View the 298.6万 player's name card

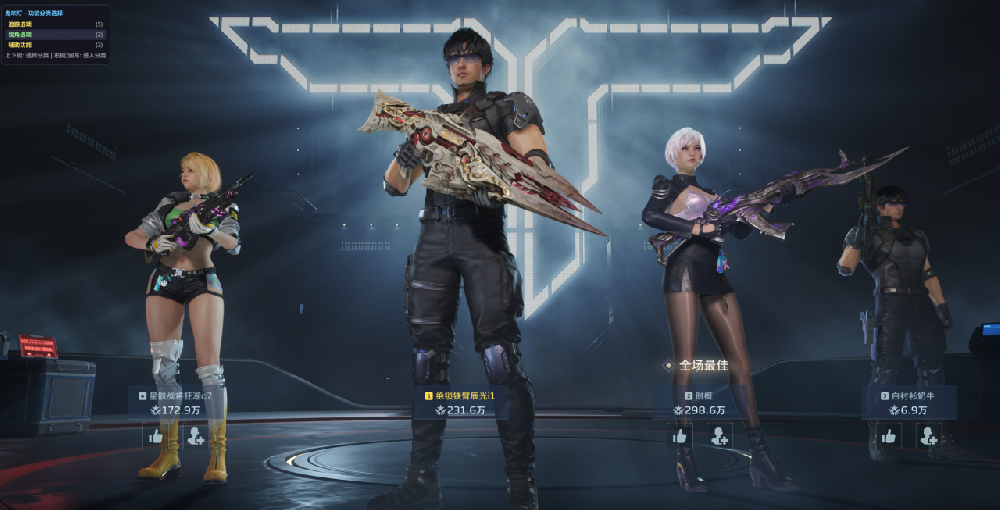click(x=700, y=396)
